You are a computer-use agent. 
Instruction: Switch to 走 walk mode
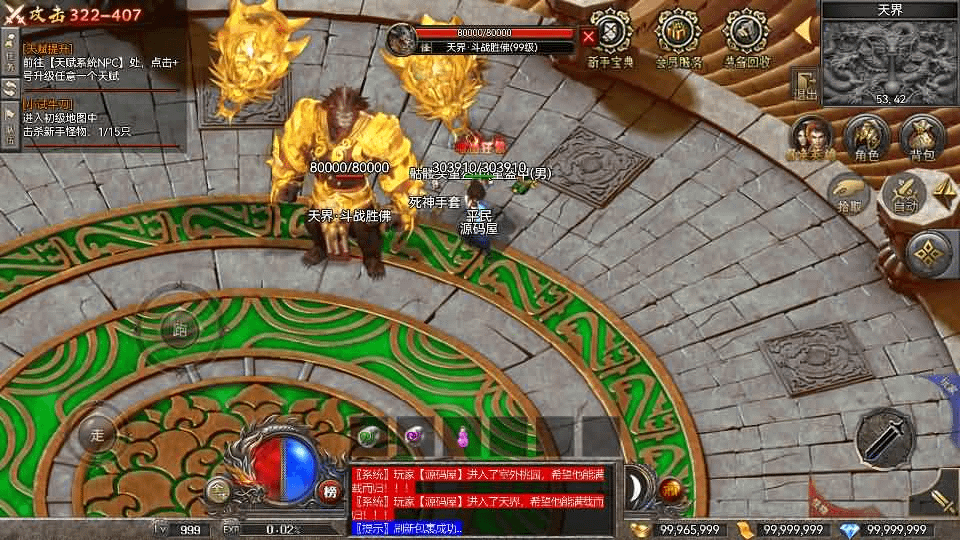tap(98, 435)
